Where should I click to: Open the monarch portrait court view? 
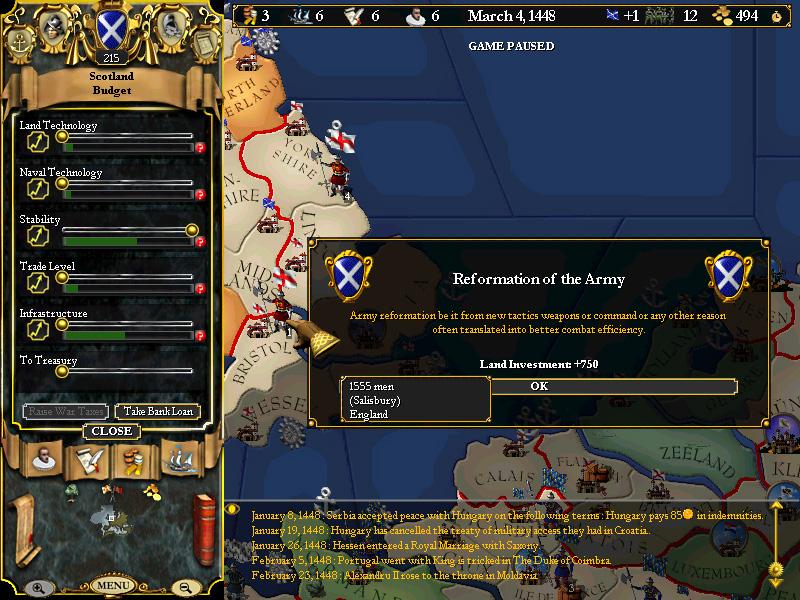[44, 460]
